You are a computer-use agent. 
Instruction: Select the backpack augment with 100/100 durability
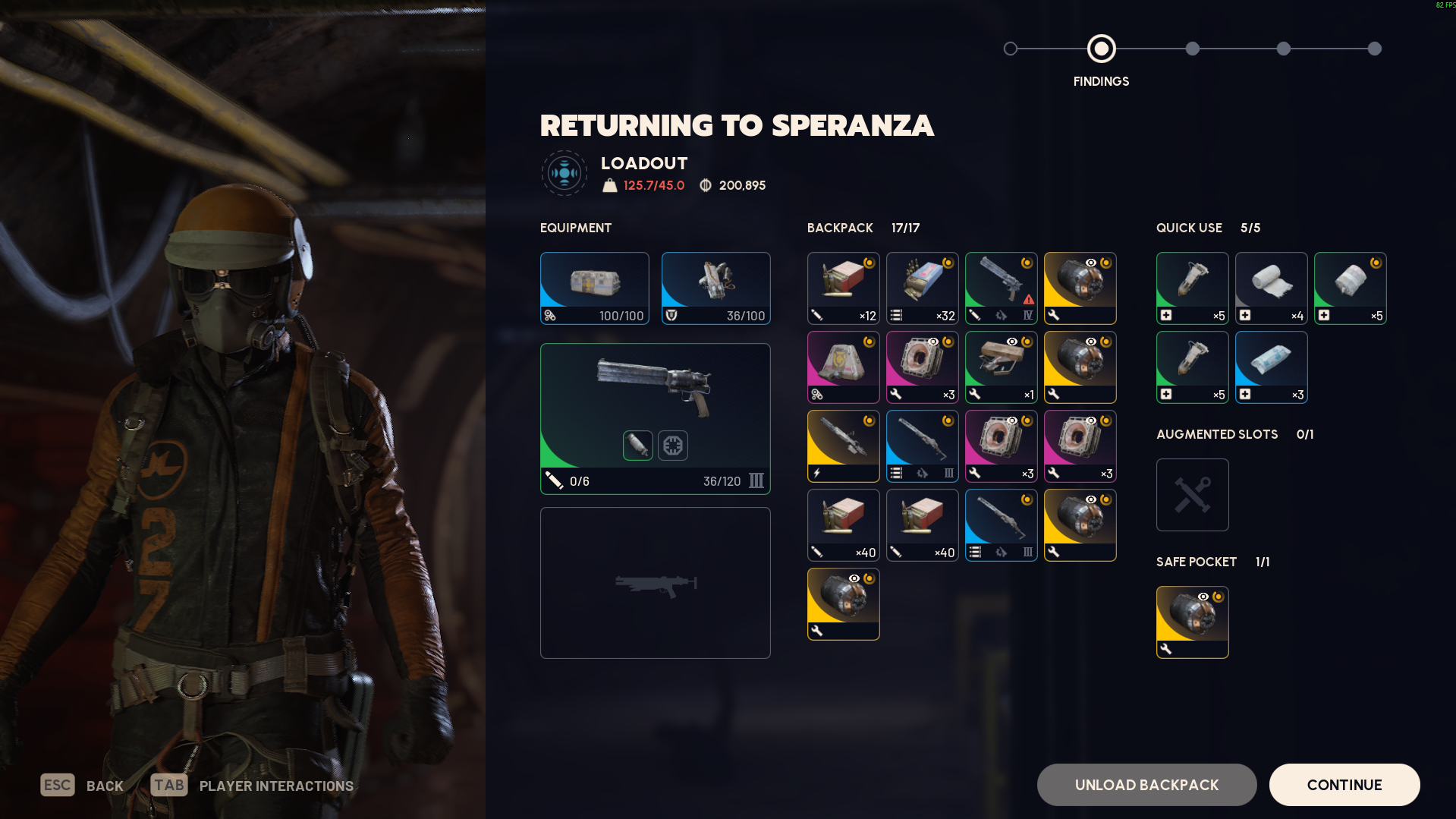click(594, 288)
